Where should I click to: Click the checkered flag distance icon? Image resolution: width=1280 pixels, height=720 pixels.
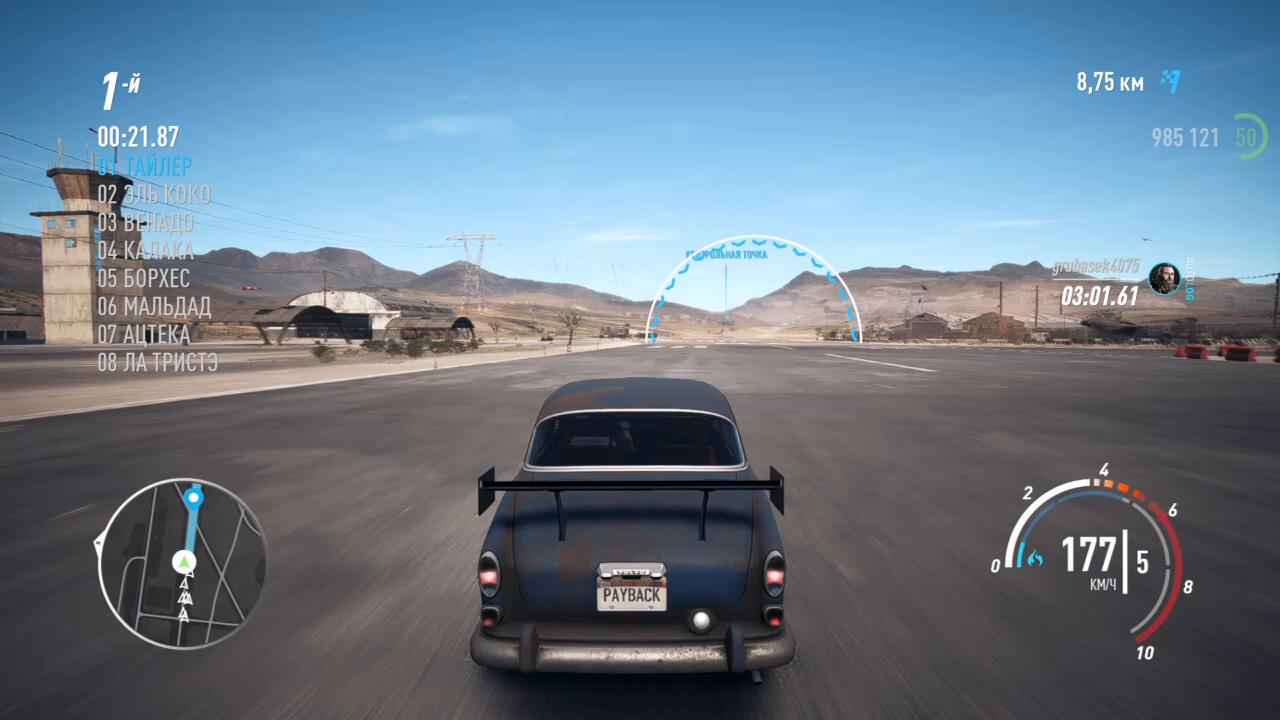point(1170,82)
